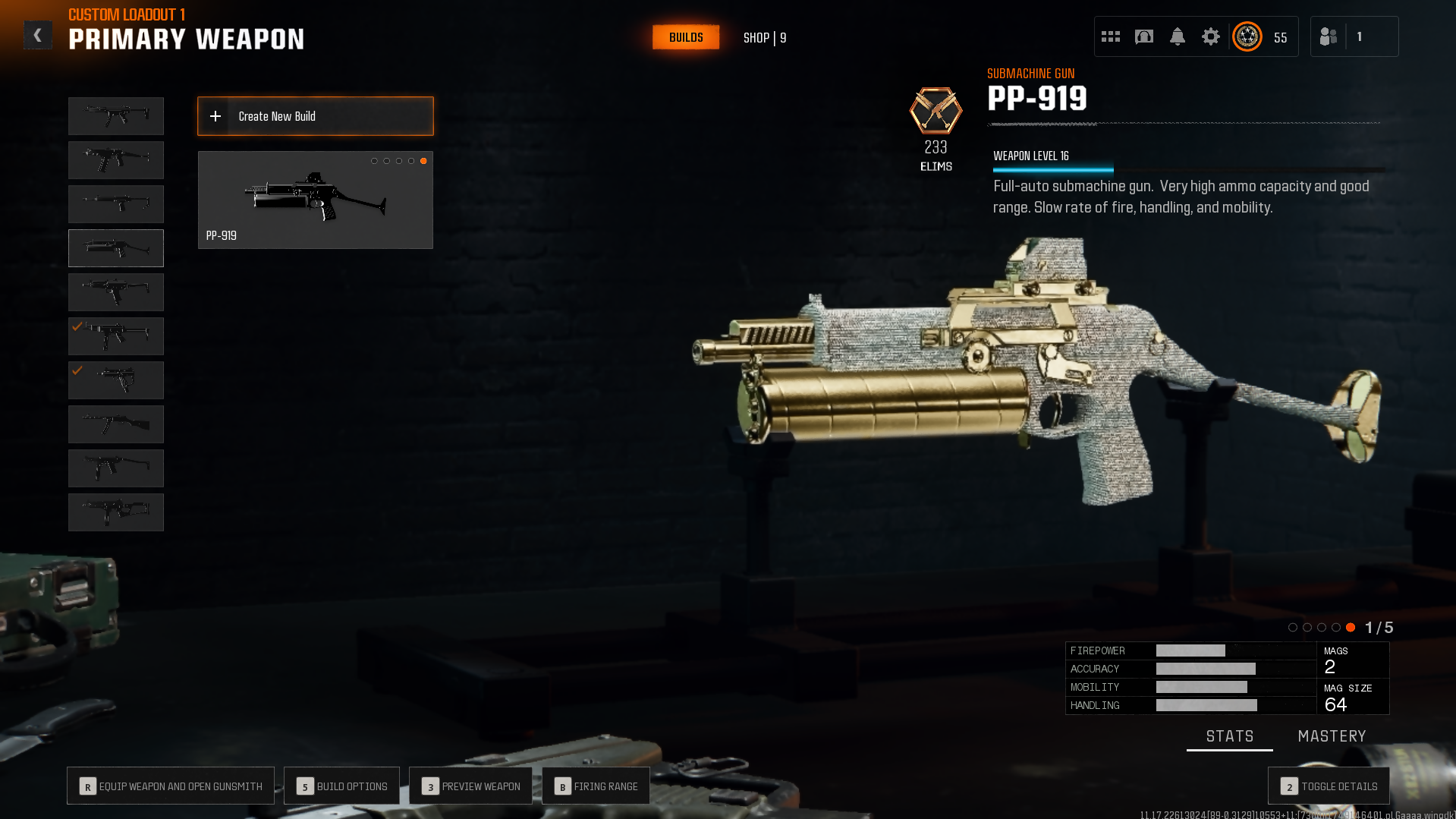Open the settings gear icon

tap(1211, 36)
